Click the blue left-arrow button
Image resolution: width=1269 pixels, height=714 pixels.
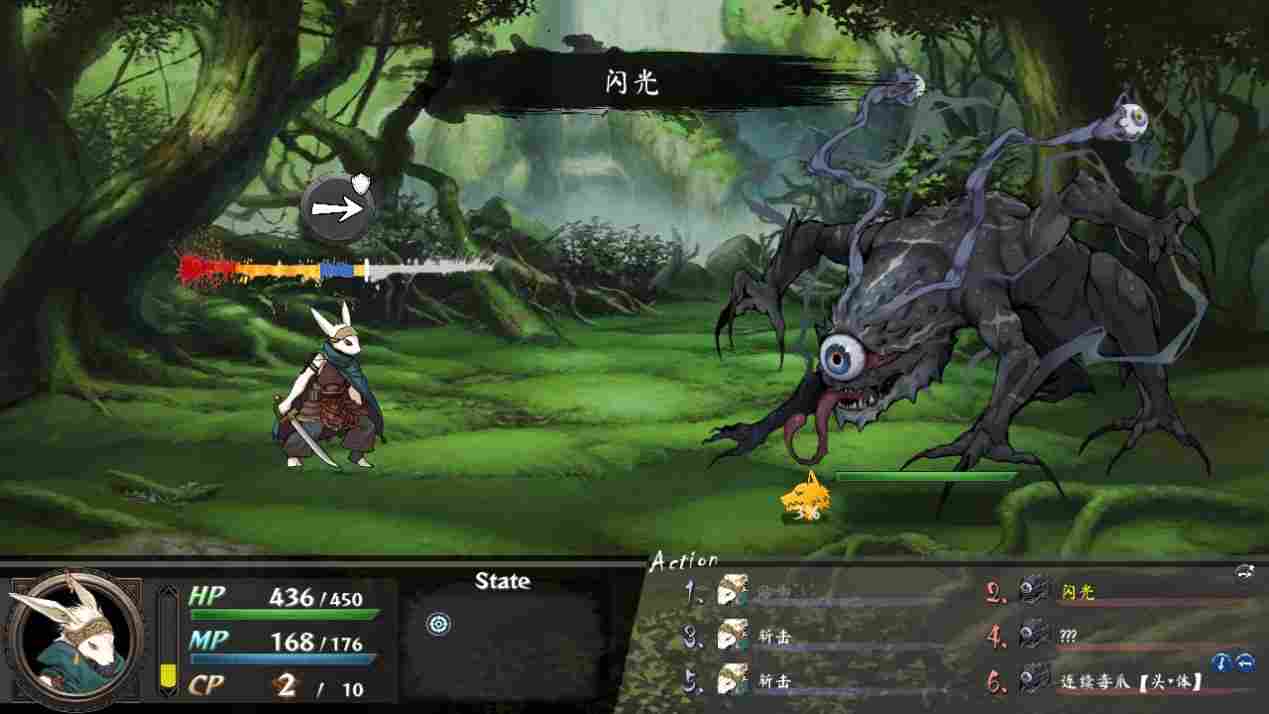1245,662
